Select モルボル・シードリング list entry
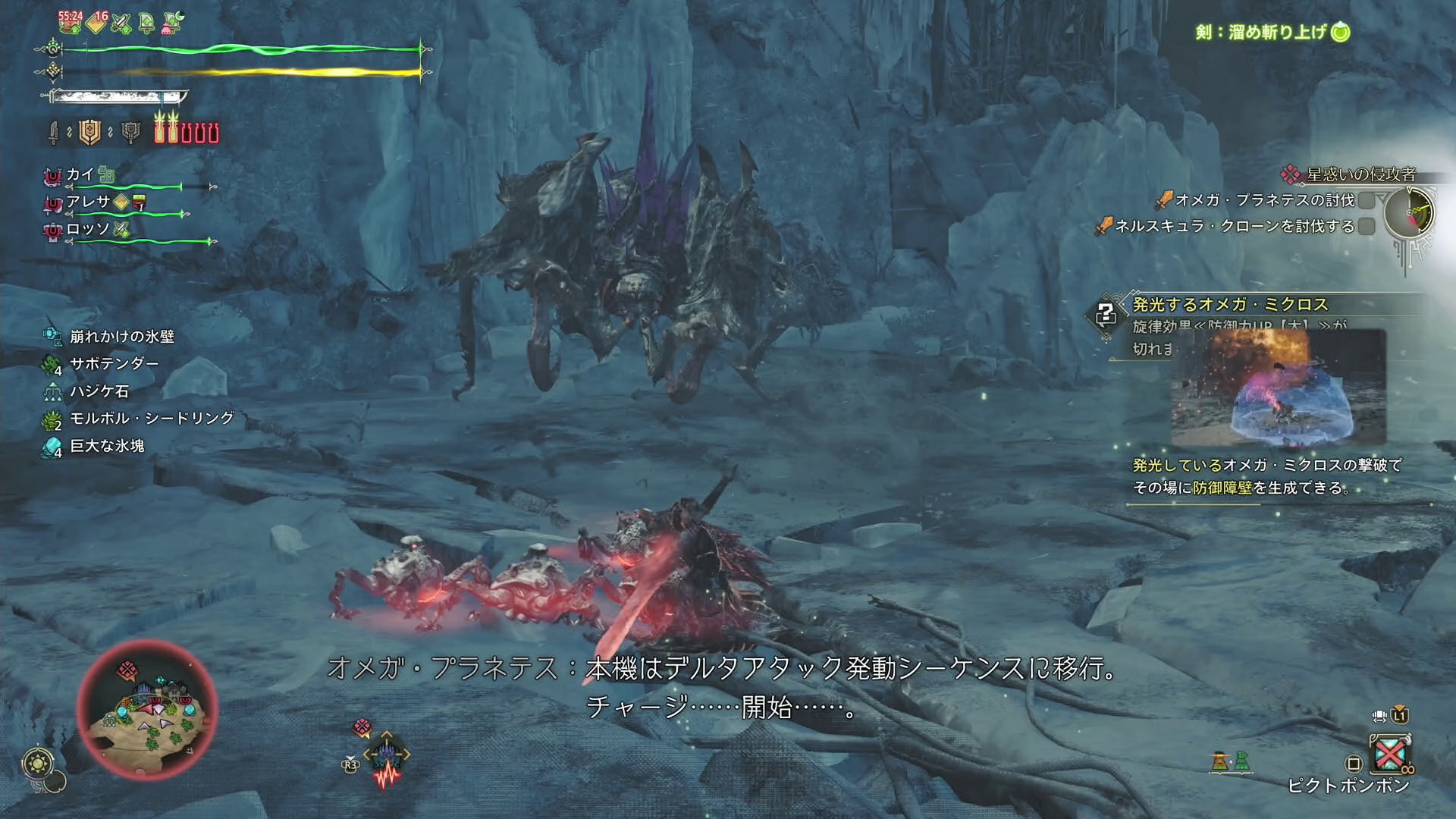Image resolution: width=1456 pixels, height=819 pixels. click(x=152, y=419)
